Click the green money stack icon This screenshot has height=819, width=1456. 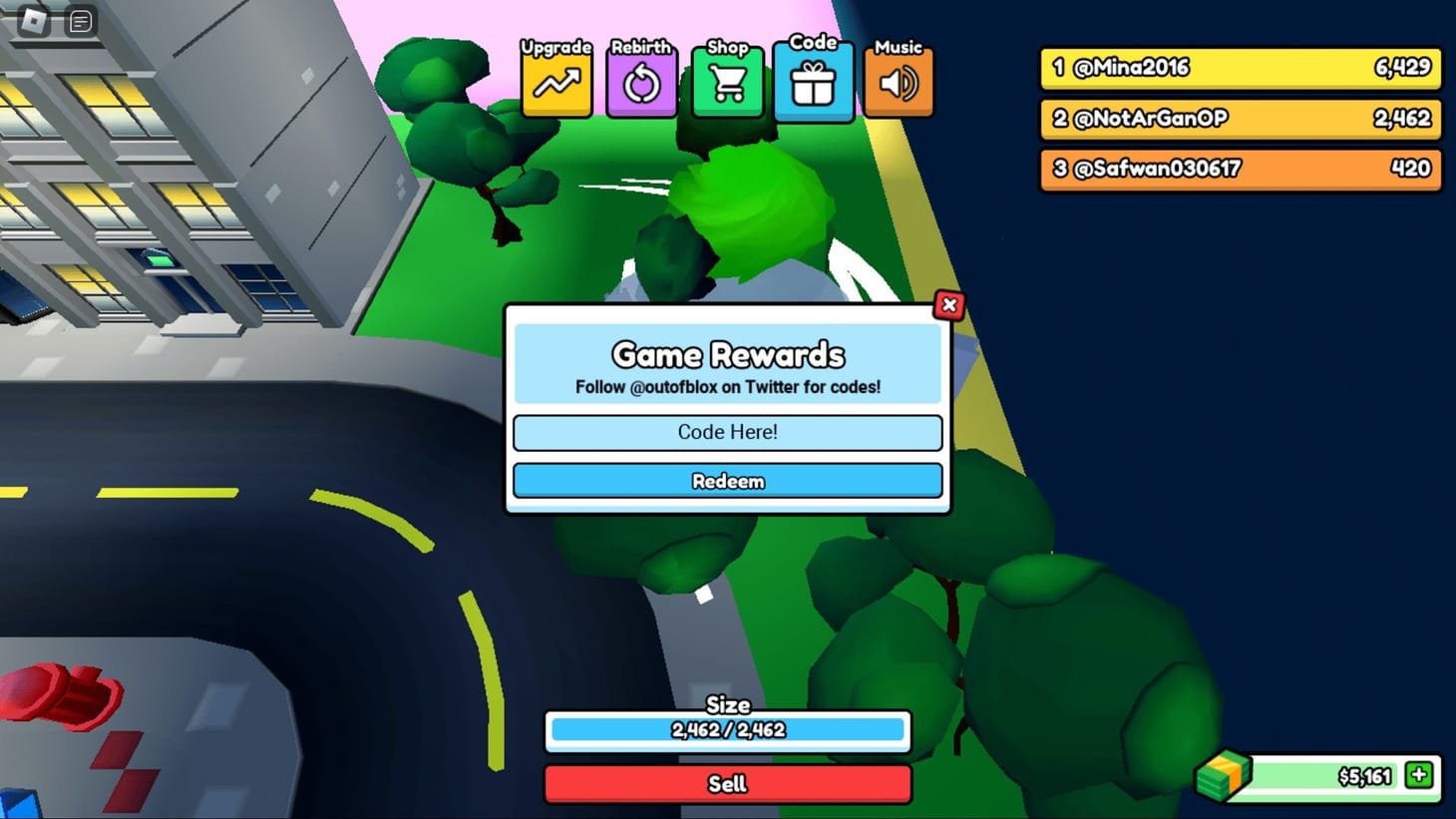click(x=1225, y=774)
